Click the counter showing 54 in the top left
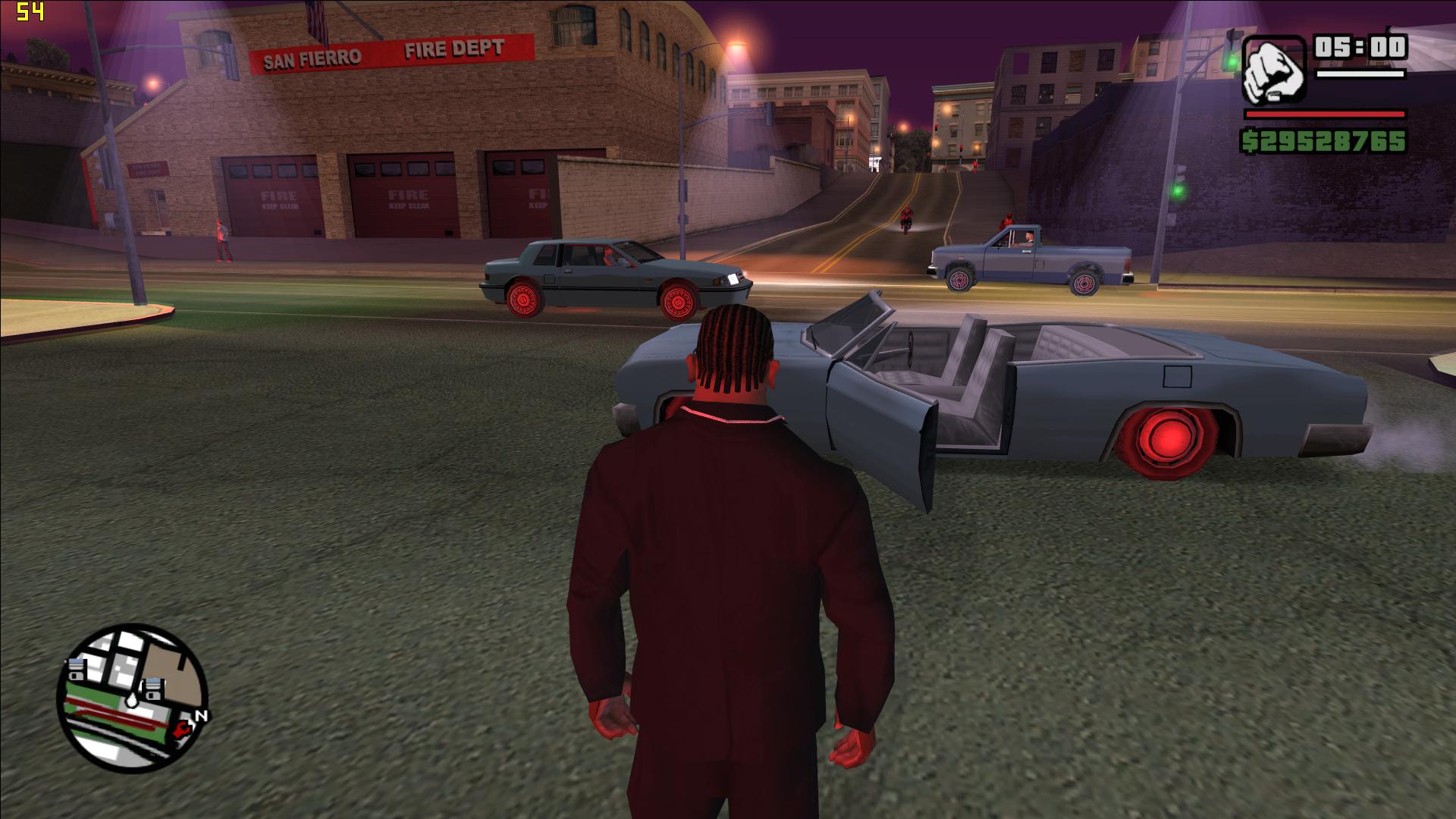 (32, 11)
